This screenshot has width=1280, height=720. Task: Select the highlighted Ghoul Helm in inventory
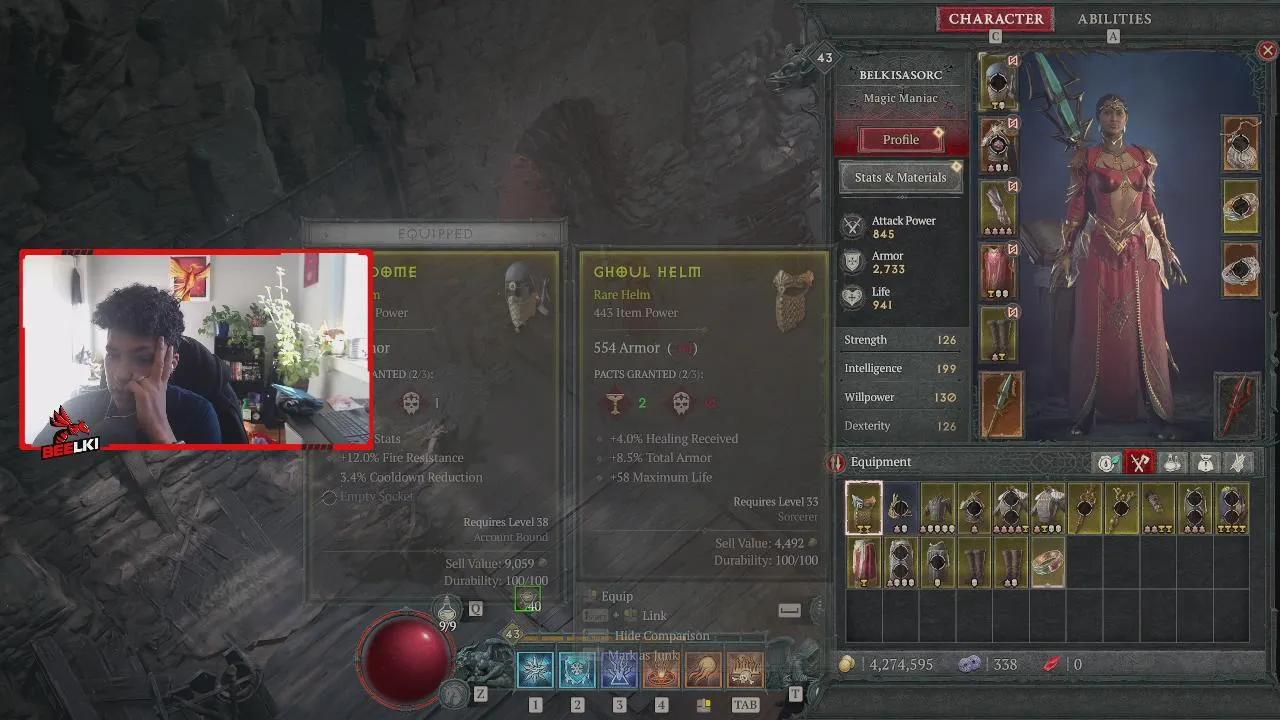coord(864,508)
